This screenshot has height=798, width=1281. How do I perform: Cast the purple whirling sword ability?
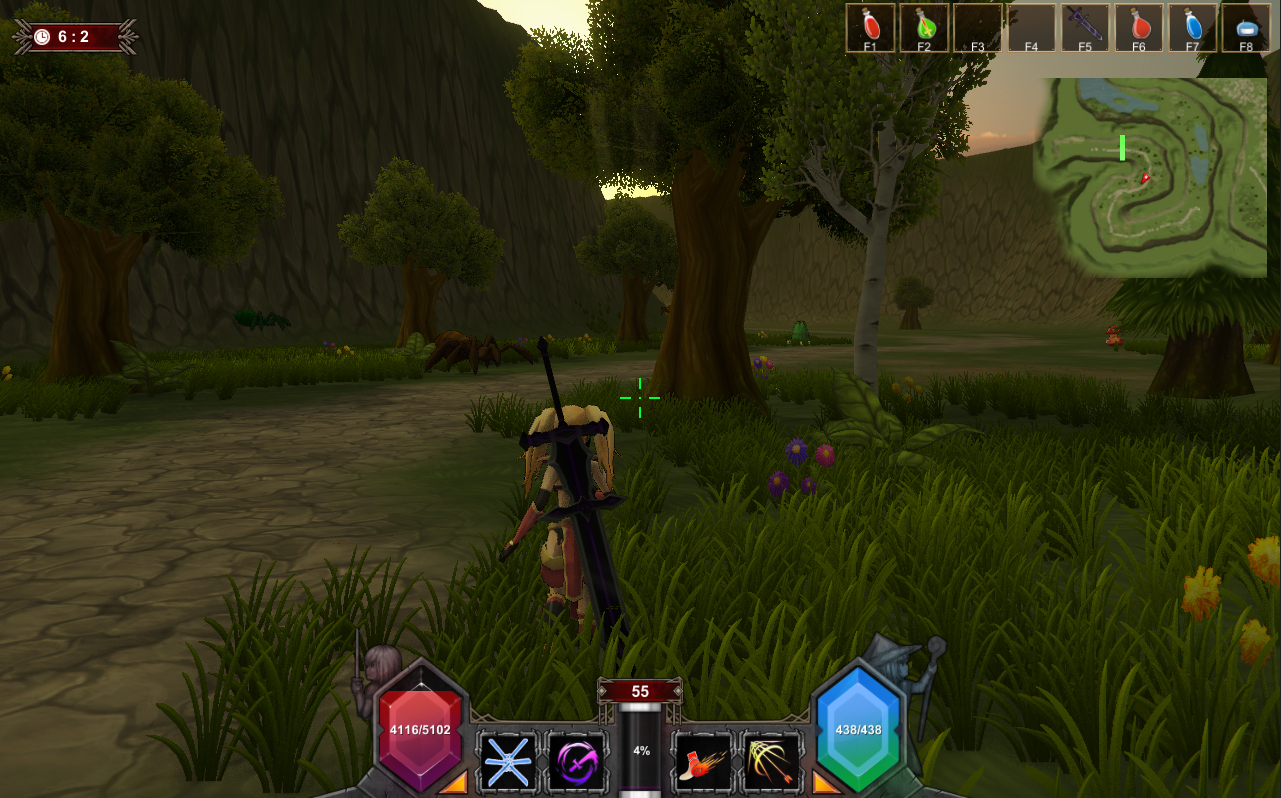pos(578,763)
